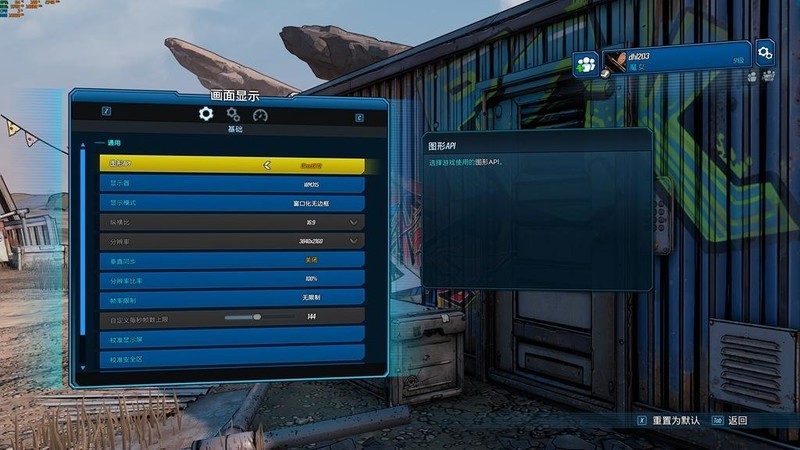800x450 pixels.
Task: Open 校准安全区 safe area calibration
Action: click(x=232, y=357)
